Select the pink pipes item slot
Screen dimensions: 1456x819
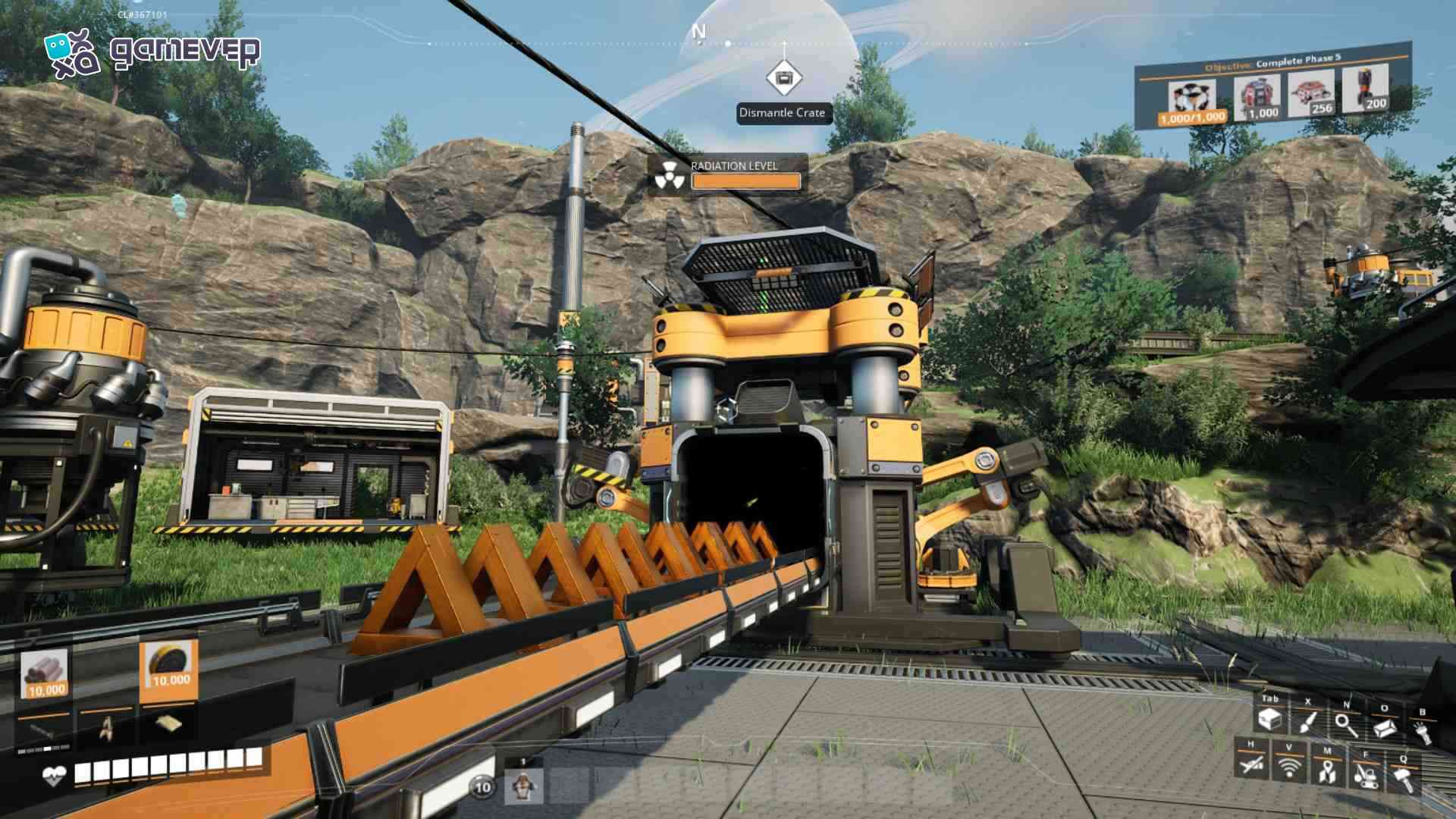[45, 674]
